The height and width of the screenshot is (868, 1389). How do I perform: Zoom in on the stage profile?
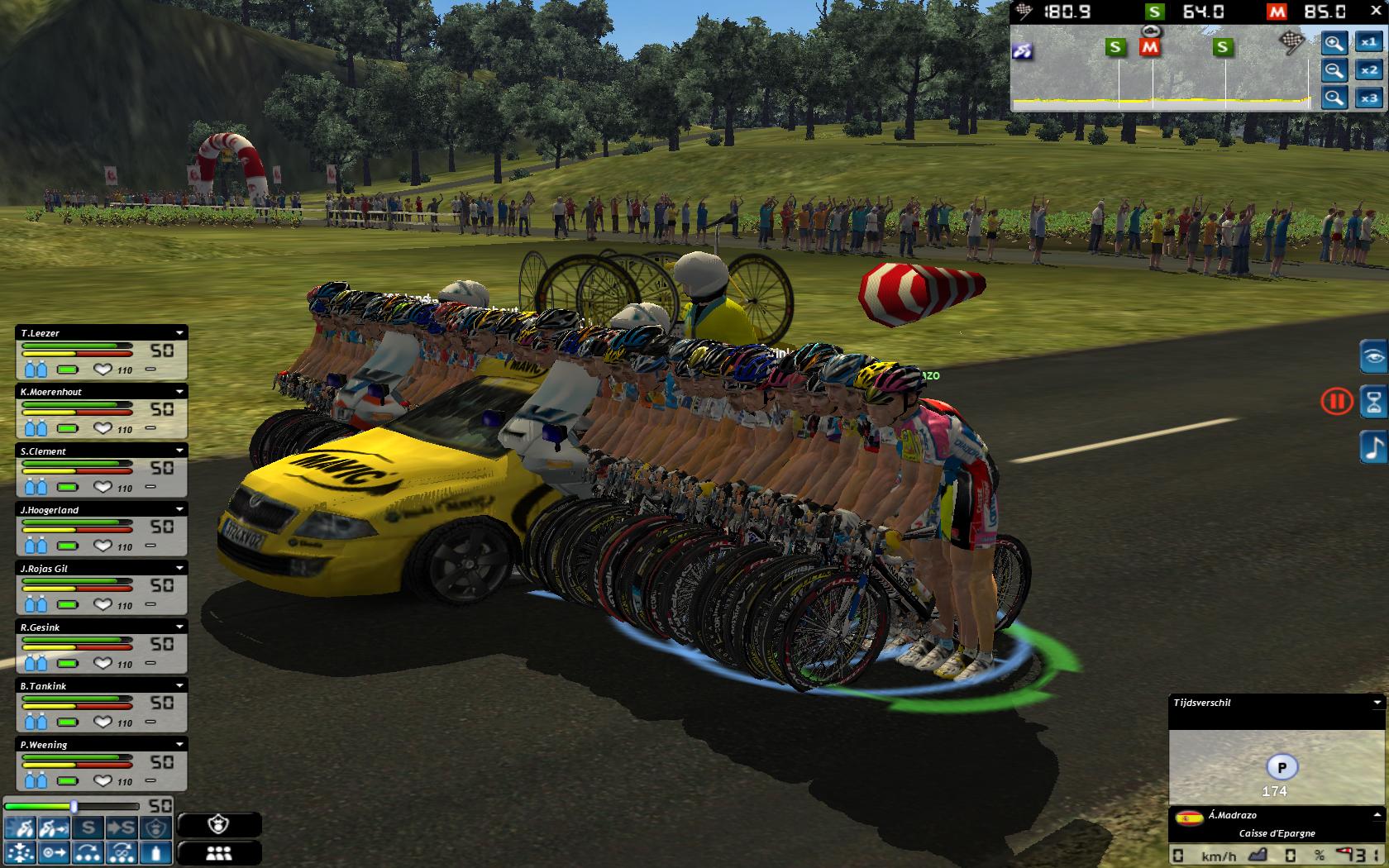(1334, 43)
